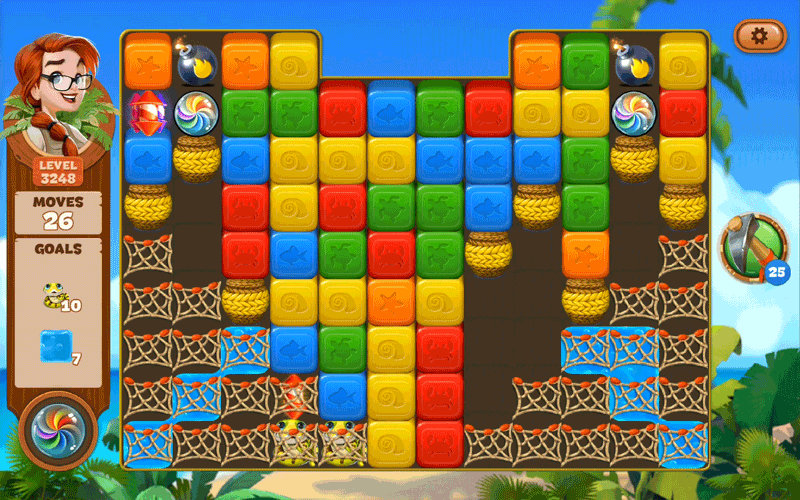Screen dimensions: 800x500
Task: Tap the color wheel ball beside the red gem
Action: (196, 111)
